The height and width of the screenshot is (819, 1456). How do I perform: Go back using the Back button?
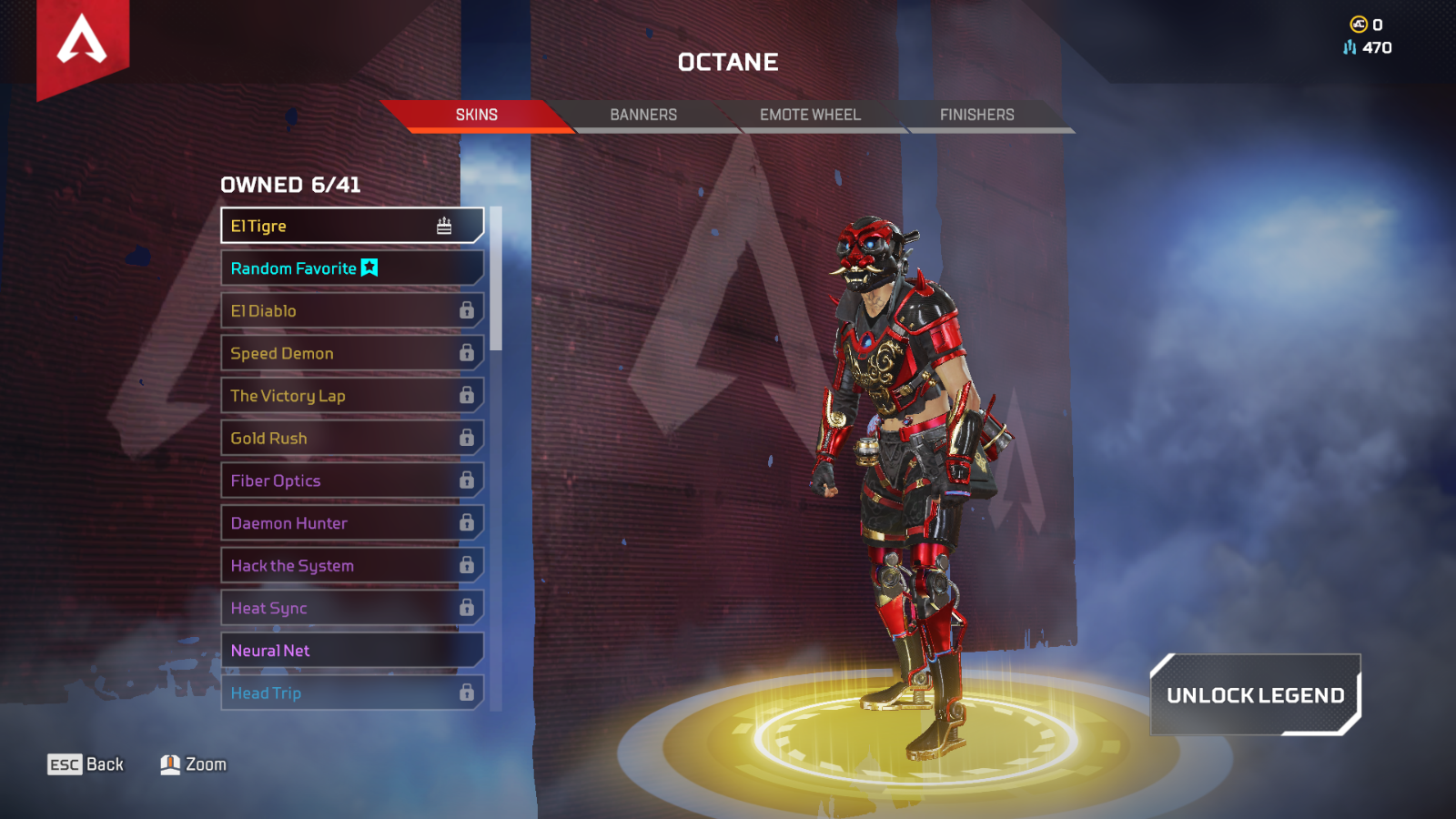point(86,764)
